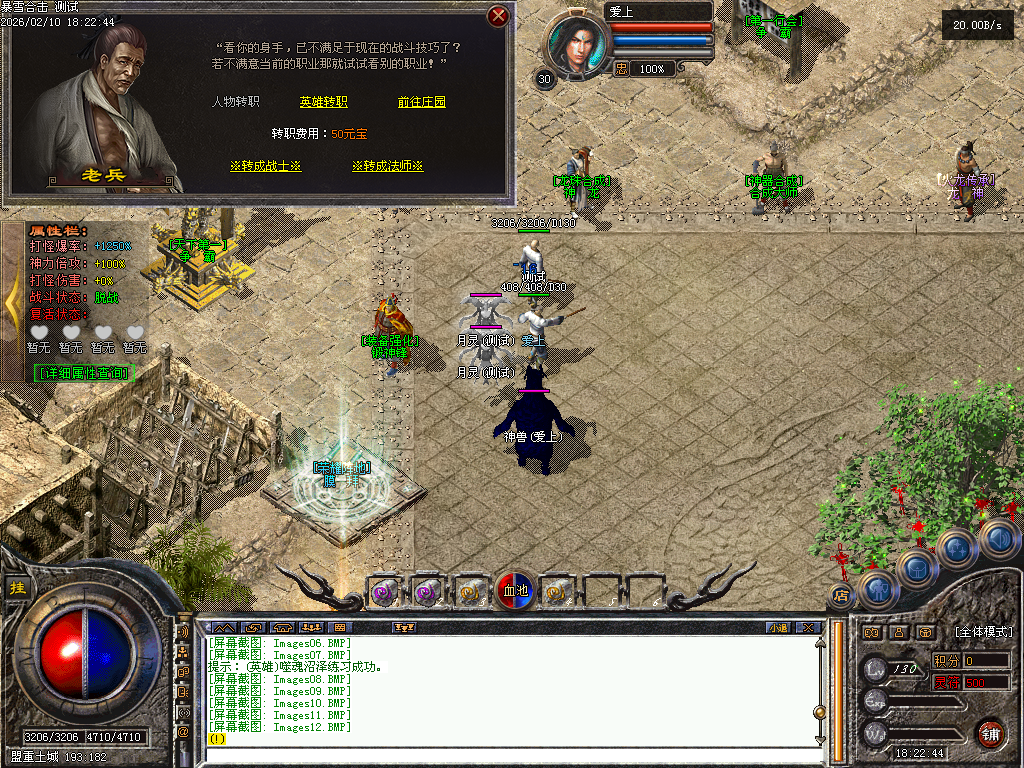Choose the 英雄转职 dialogue link

coord(323,102)
